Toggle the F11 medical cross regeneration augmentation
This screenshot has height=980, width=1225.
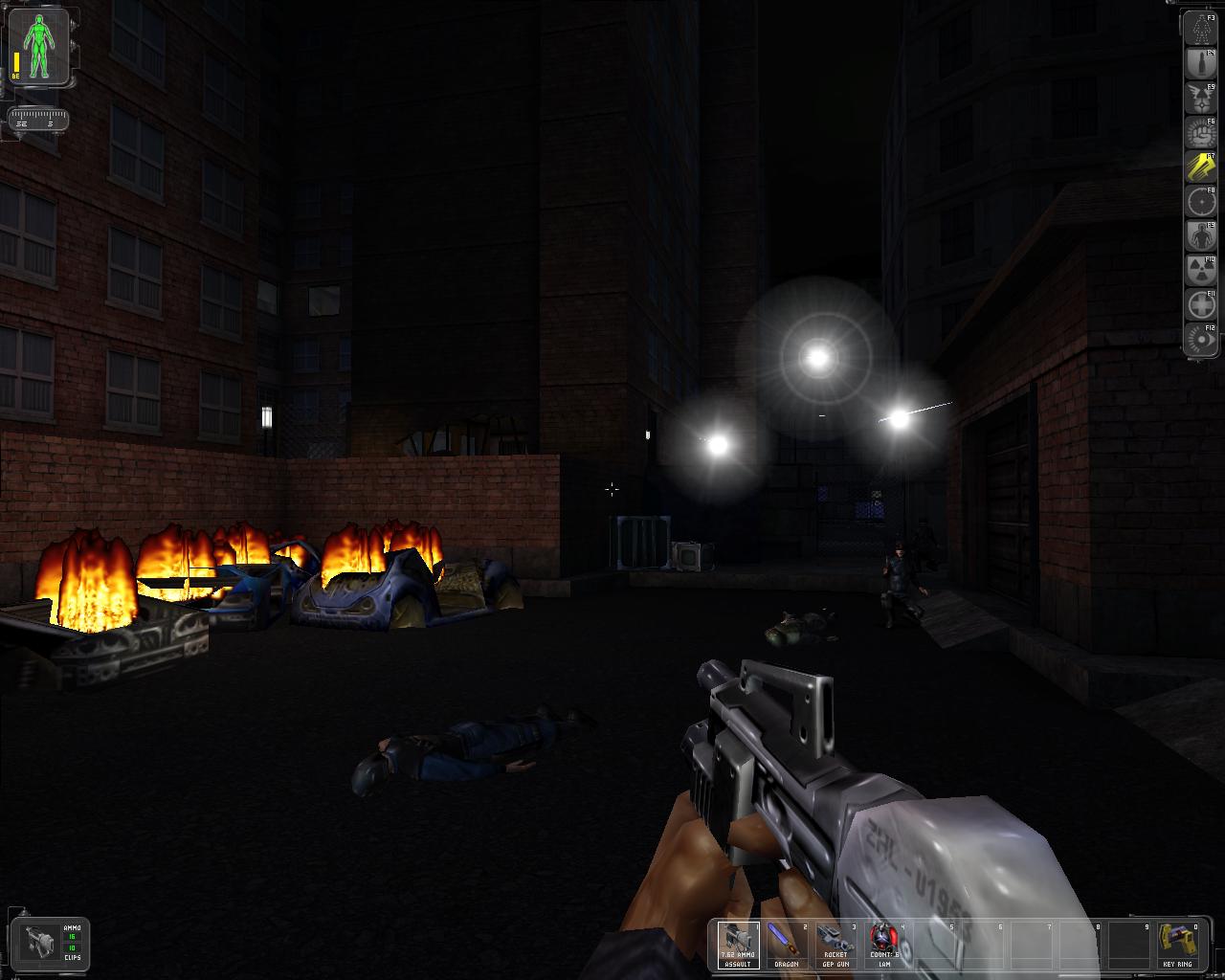click(1201, 305)
